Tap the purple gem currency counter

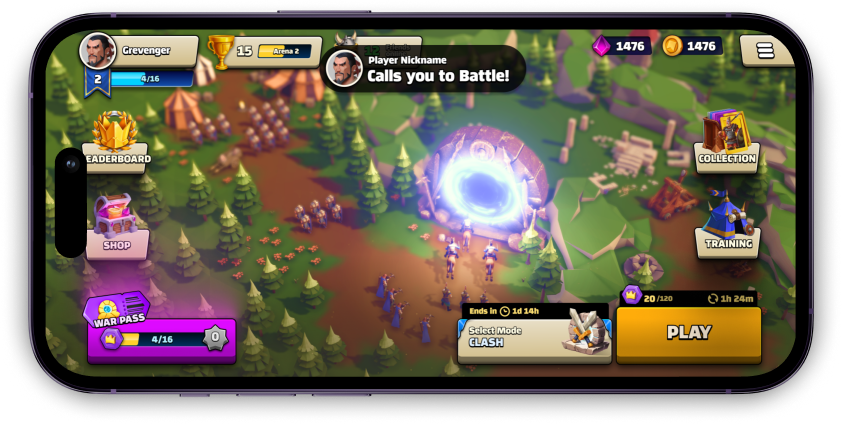coord(622,46)
